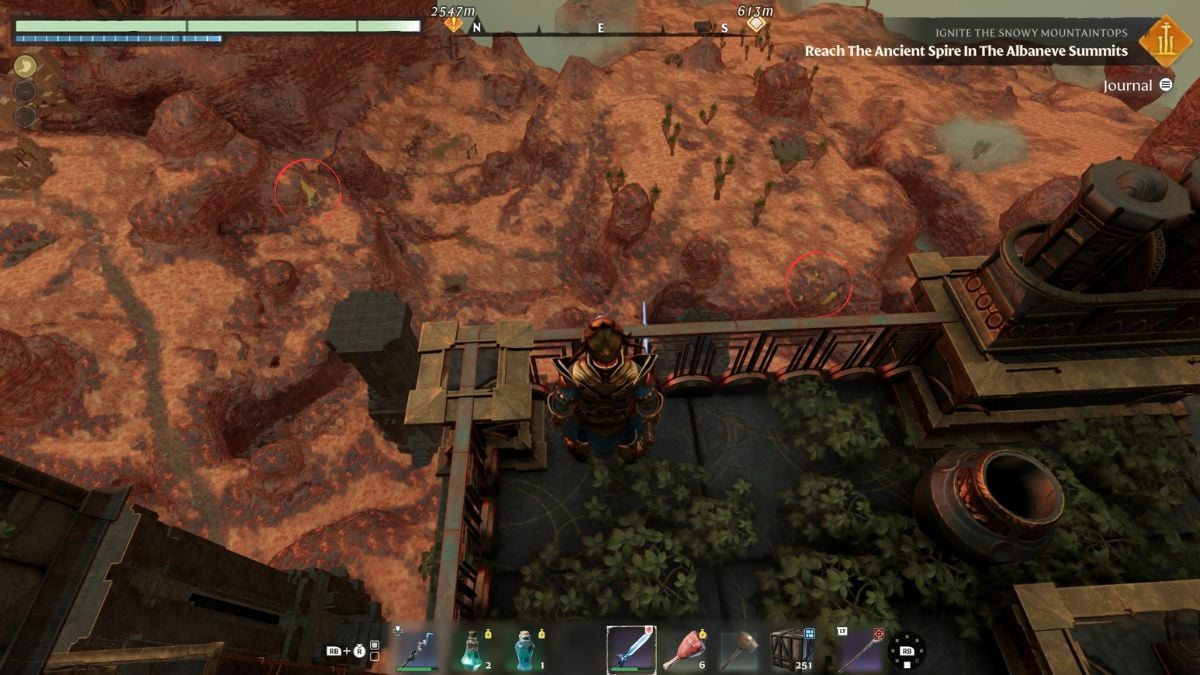The height and width of the screenshot is (675, 1200).
Task: Click the Ancient Spire quest objective tracker
Action: click(x=966, y=51)
